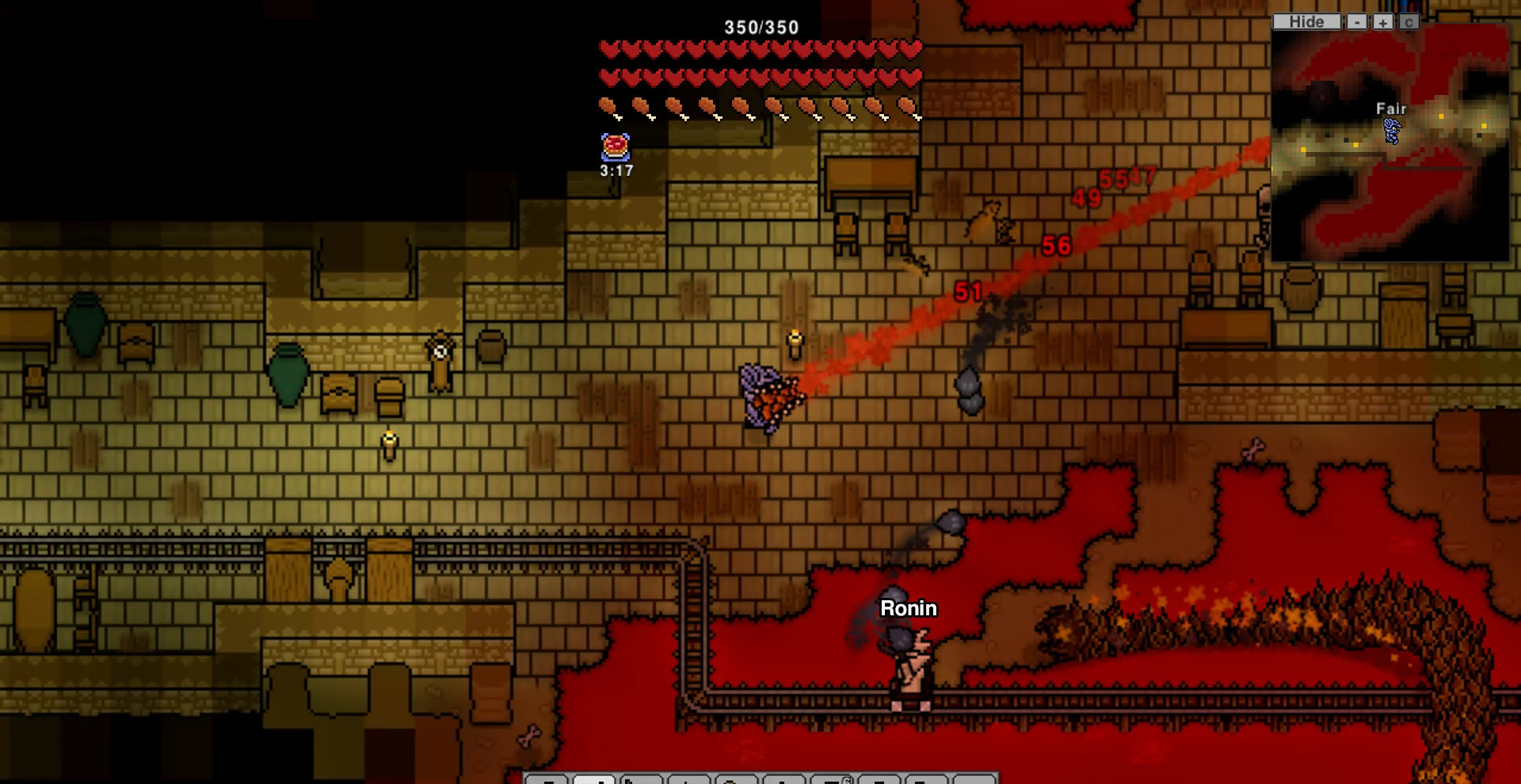The height and width of the screenshot is (784, 1521).
Task: Hide the minimap with the Hide button
Action: (x=1306, y=22)
